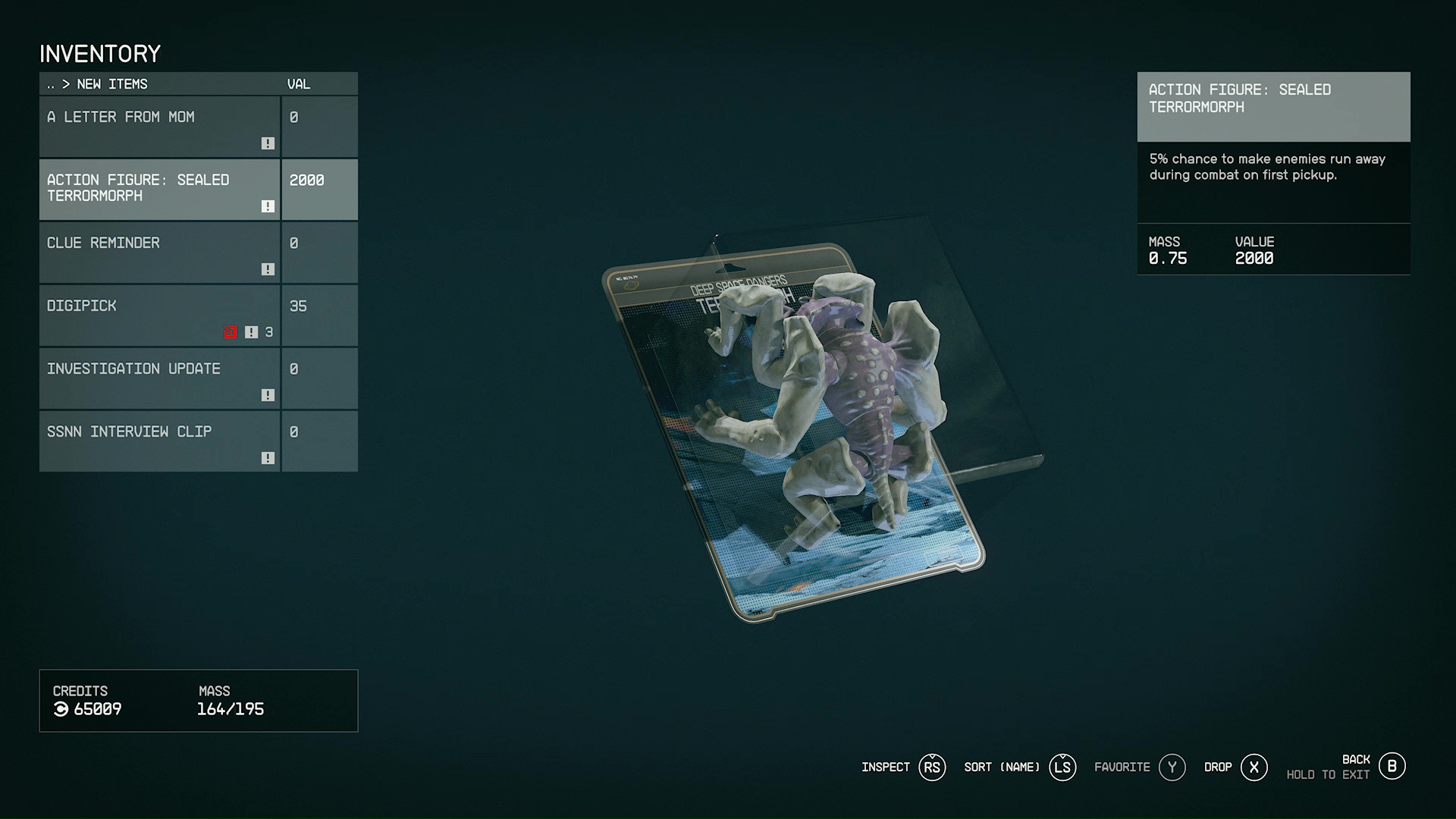
Task: Click the red contraband icon on Digipick
Action: click(x=231, y=331)
